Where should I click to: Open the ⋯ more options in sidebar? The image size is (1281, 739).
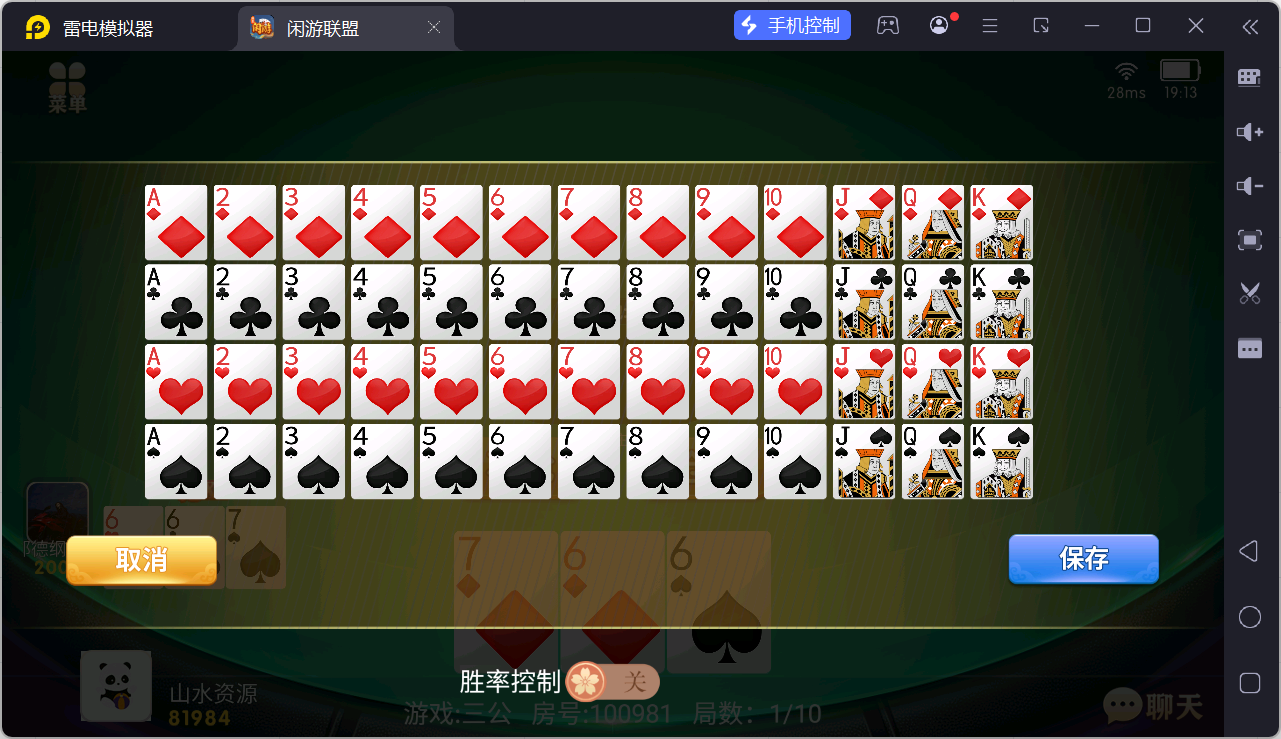coord(1248,348)
